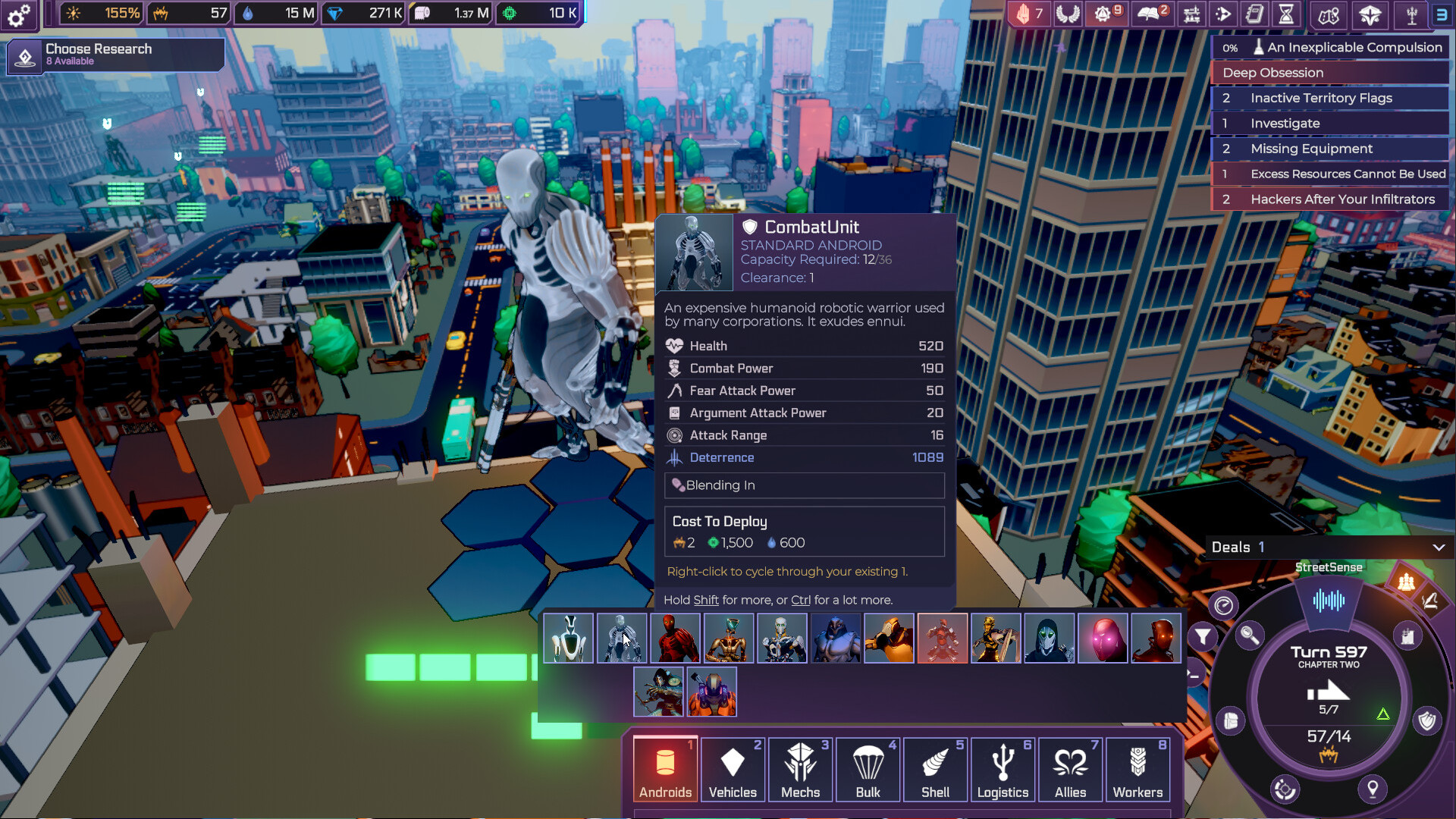
Task: Select the laurel wreath achievements icon
Action: (1068, 14)
